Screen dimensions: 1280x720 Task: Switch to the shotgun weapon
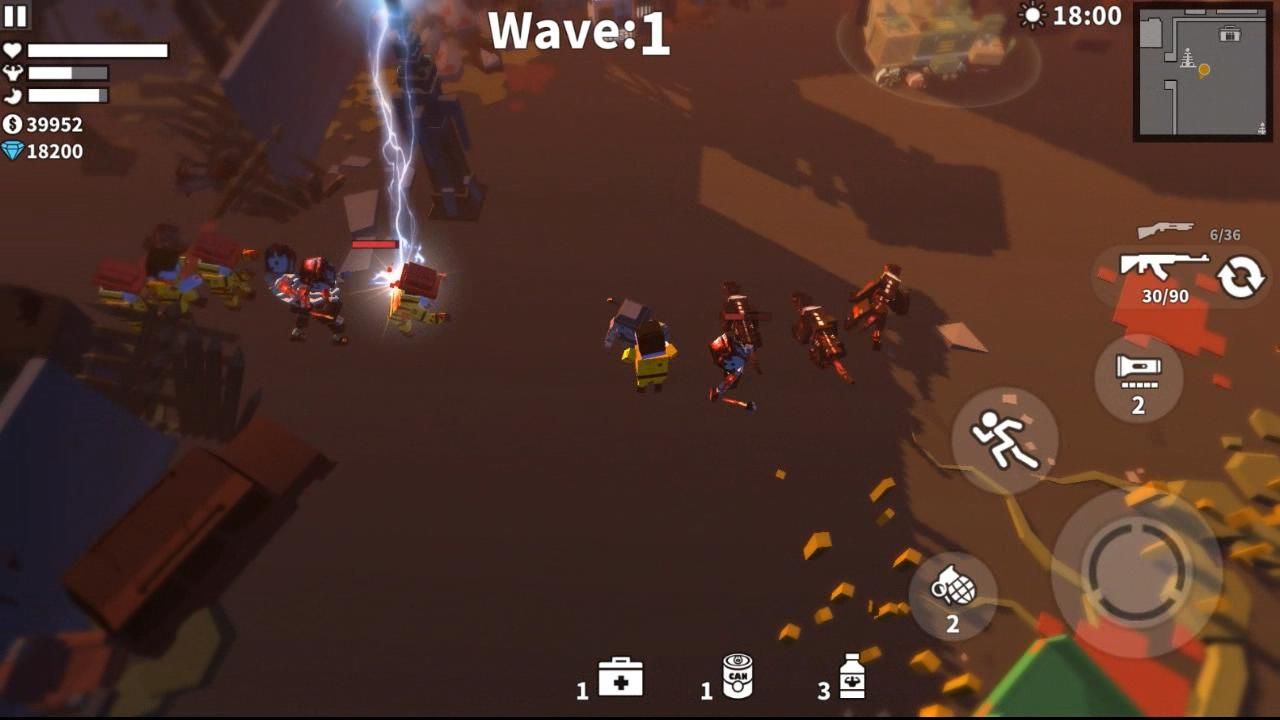(1166, 231)
